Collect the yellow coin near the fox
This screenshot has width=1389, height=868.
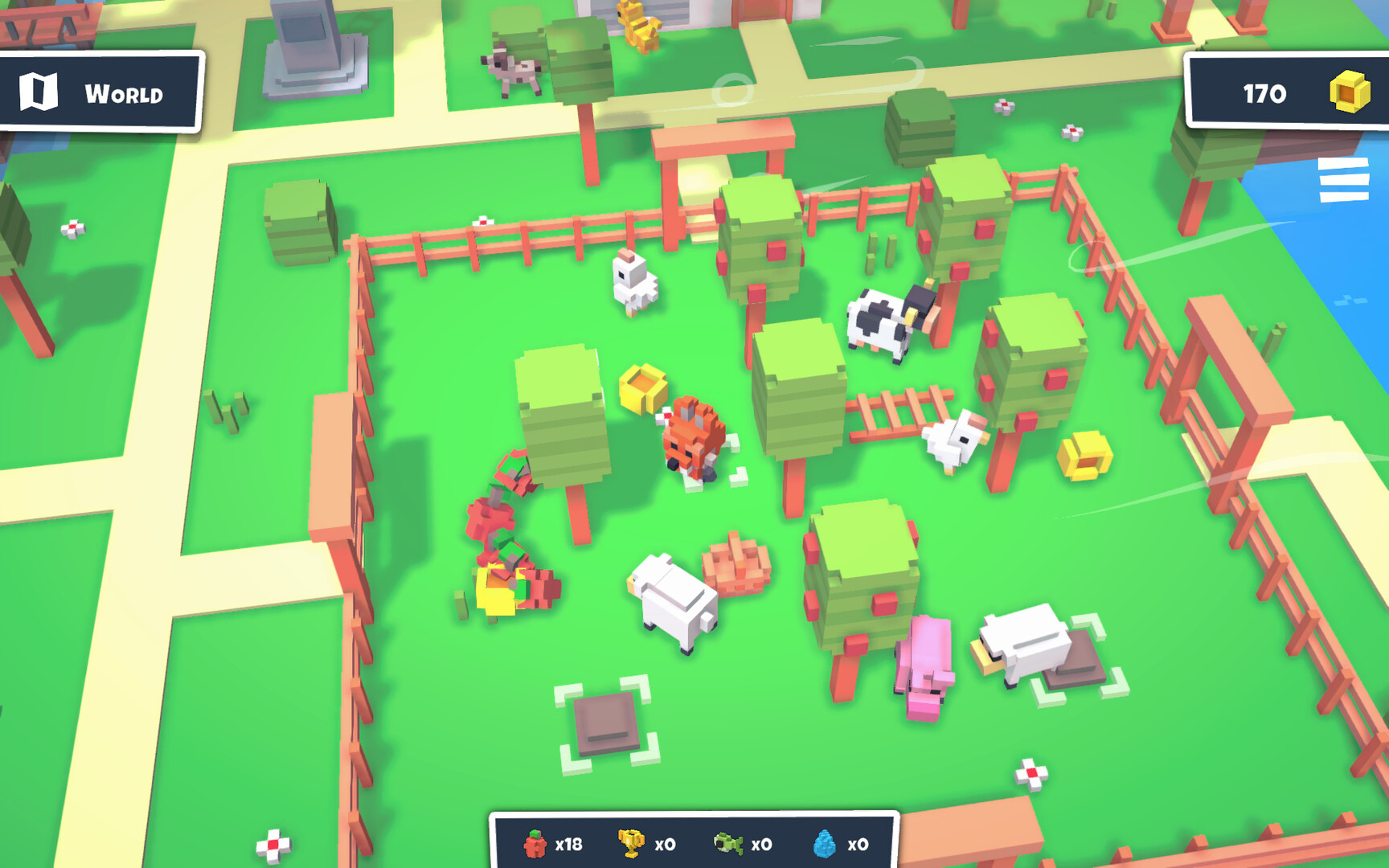(x=643, y=389)
